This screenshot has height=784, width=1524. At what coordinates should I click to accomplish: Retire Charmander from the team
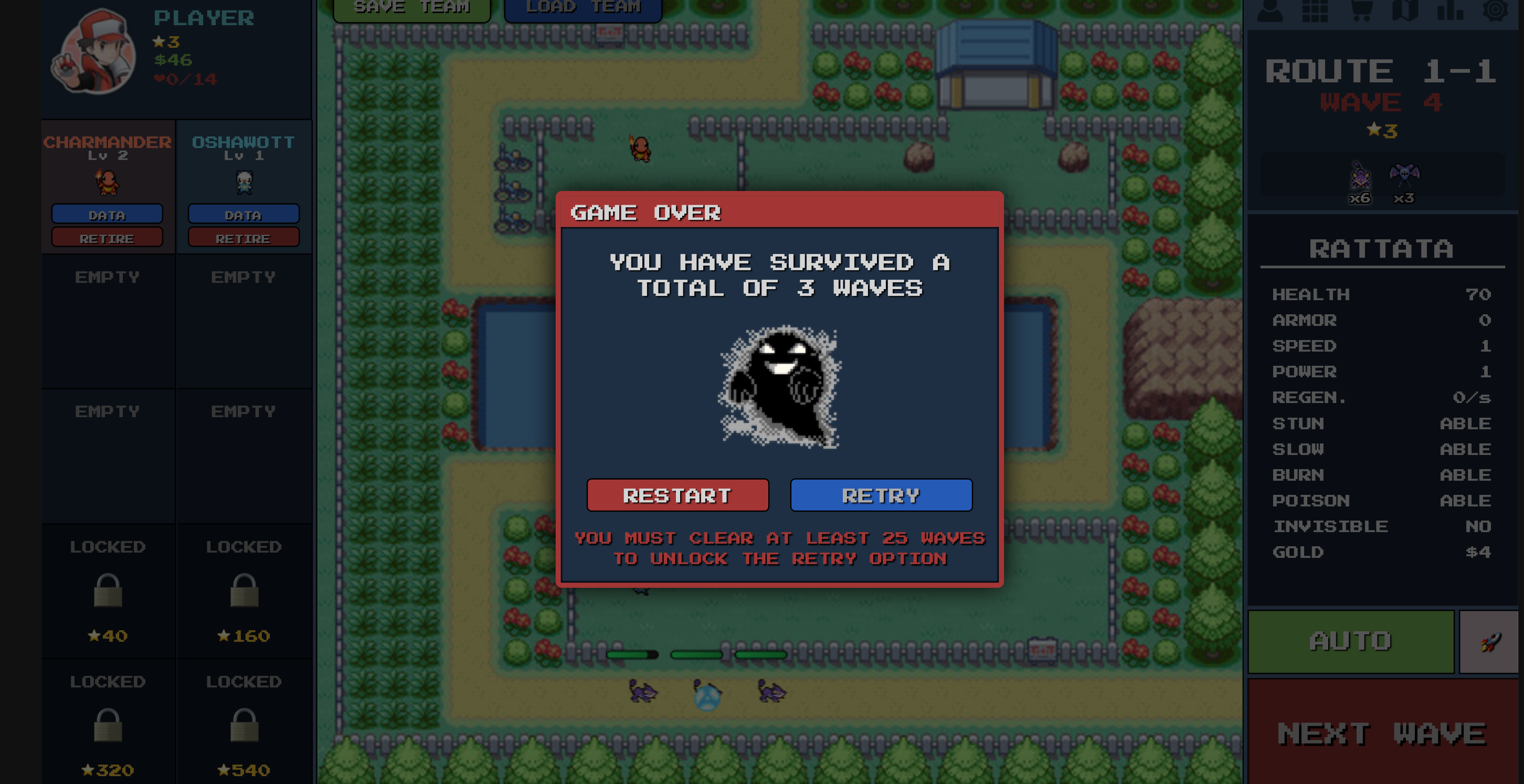coord(107,238)
